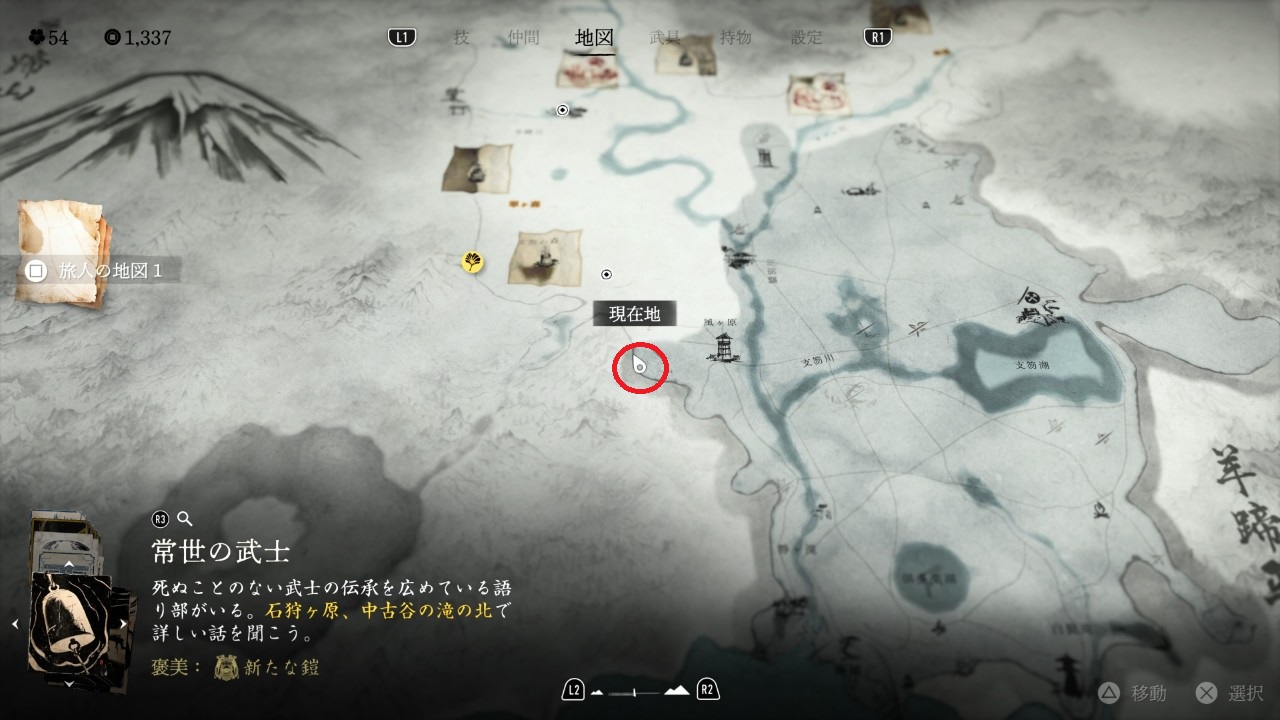Switch to the 技 (Skills) tab
Image resolution: width=1280 pixels, height=720 pixels.
click(x=461, y=38)
